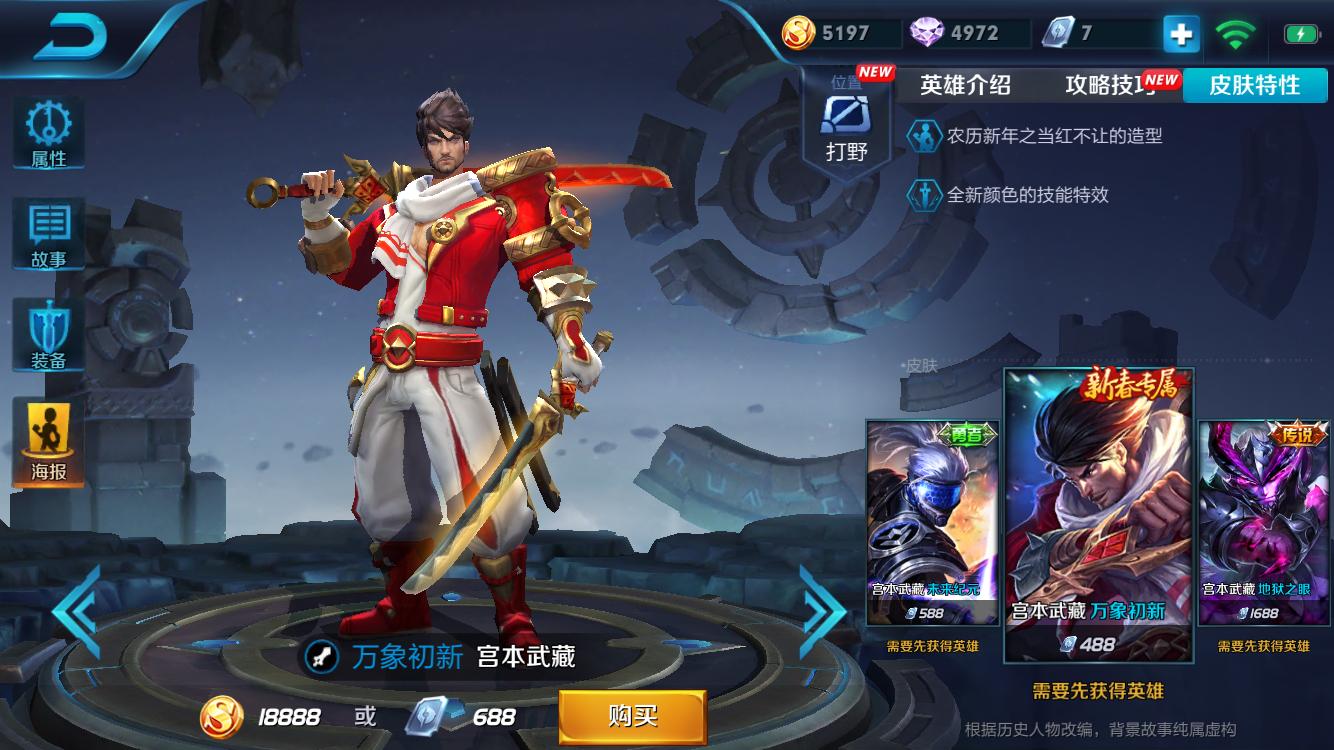Select the 皮肤特性 tab

(x=1255, y=86)
